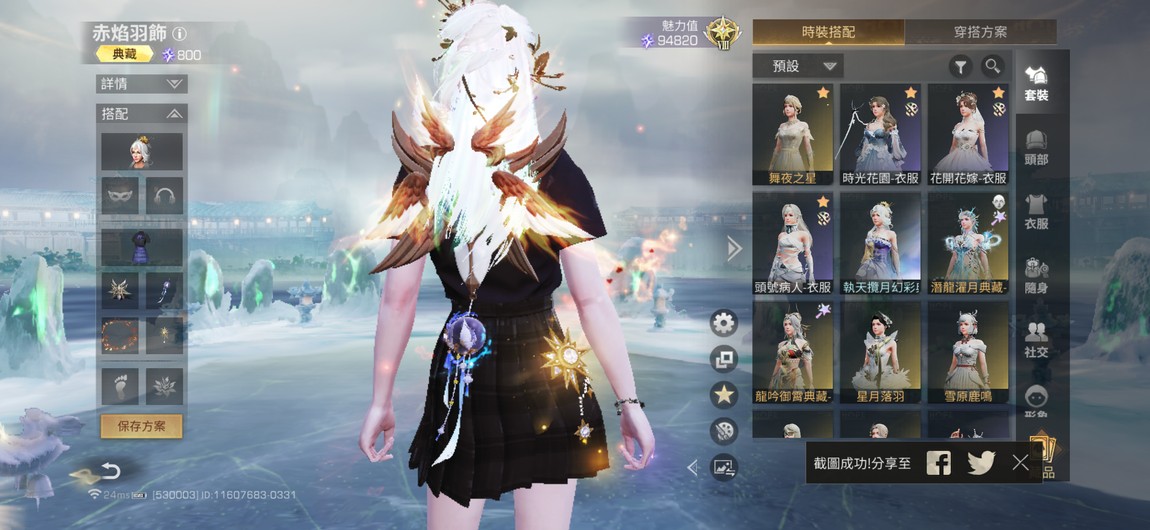Switch to the 穿搭方案 tab
Screen dimensions: 1150x530
(980, 32)
